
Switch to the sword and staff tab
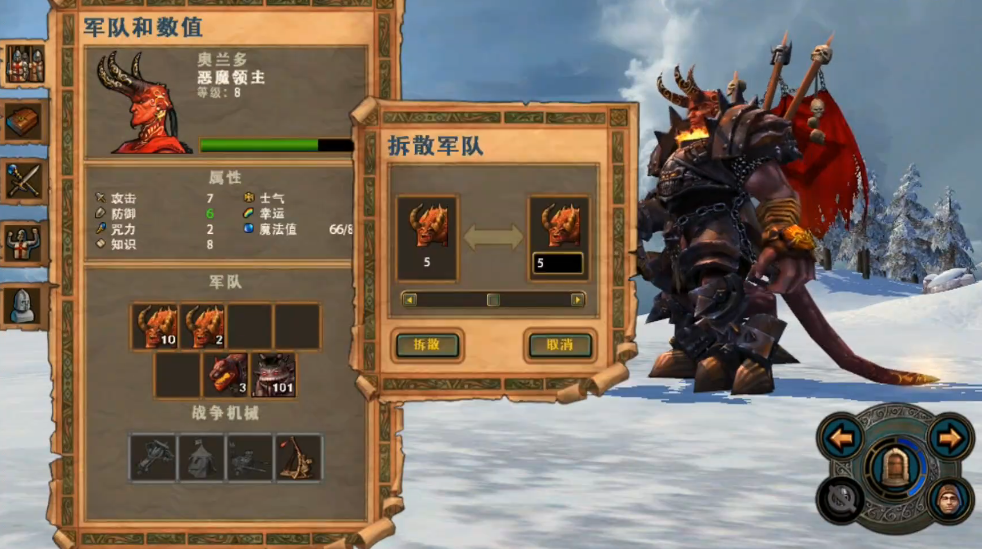[x=24, y=182]
